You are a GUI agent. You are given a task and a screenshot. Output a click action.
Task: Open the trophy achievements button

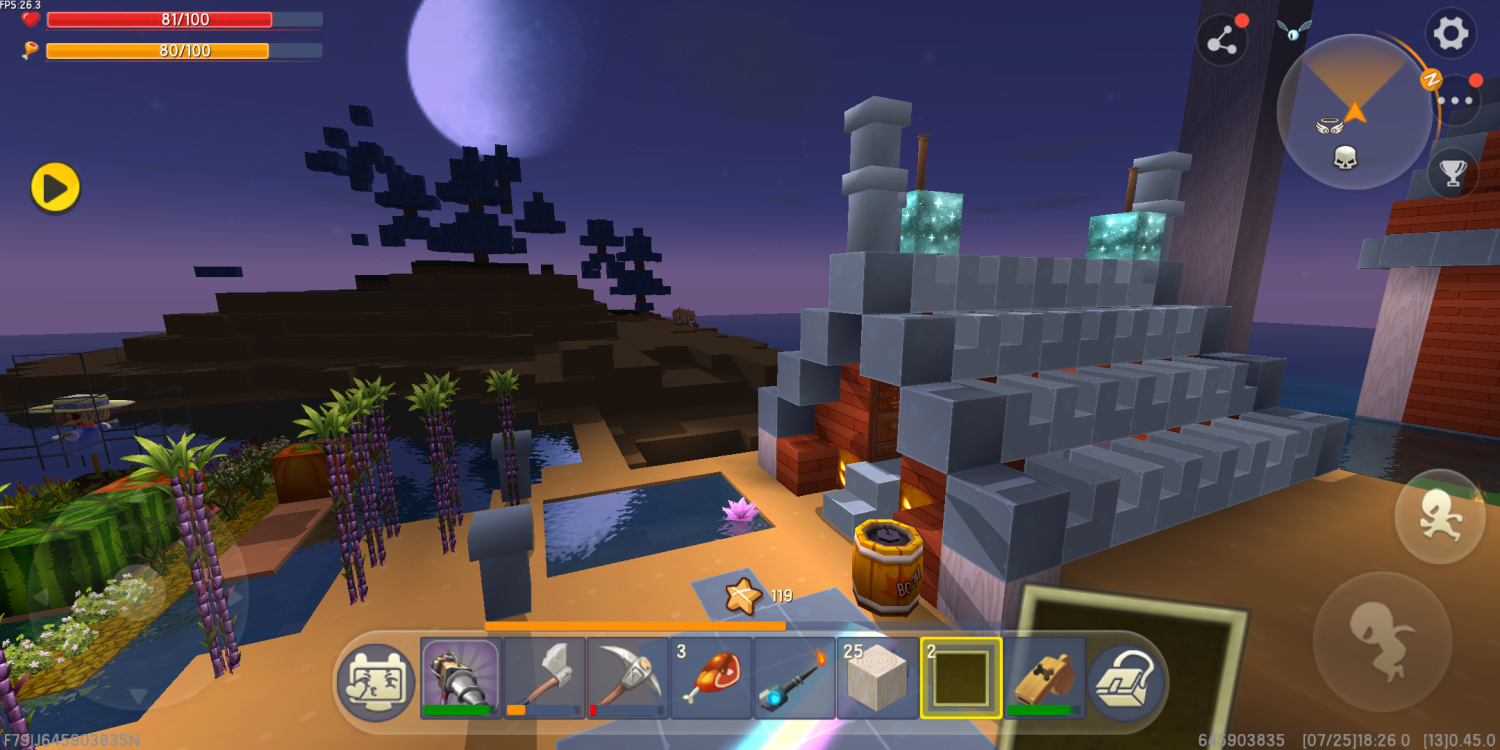point(1452,174)
